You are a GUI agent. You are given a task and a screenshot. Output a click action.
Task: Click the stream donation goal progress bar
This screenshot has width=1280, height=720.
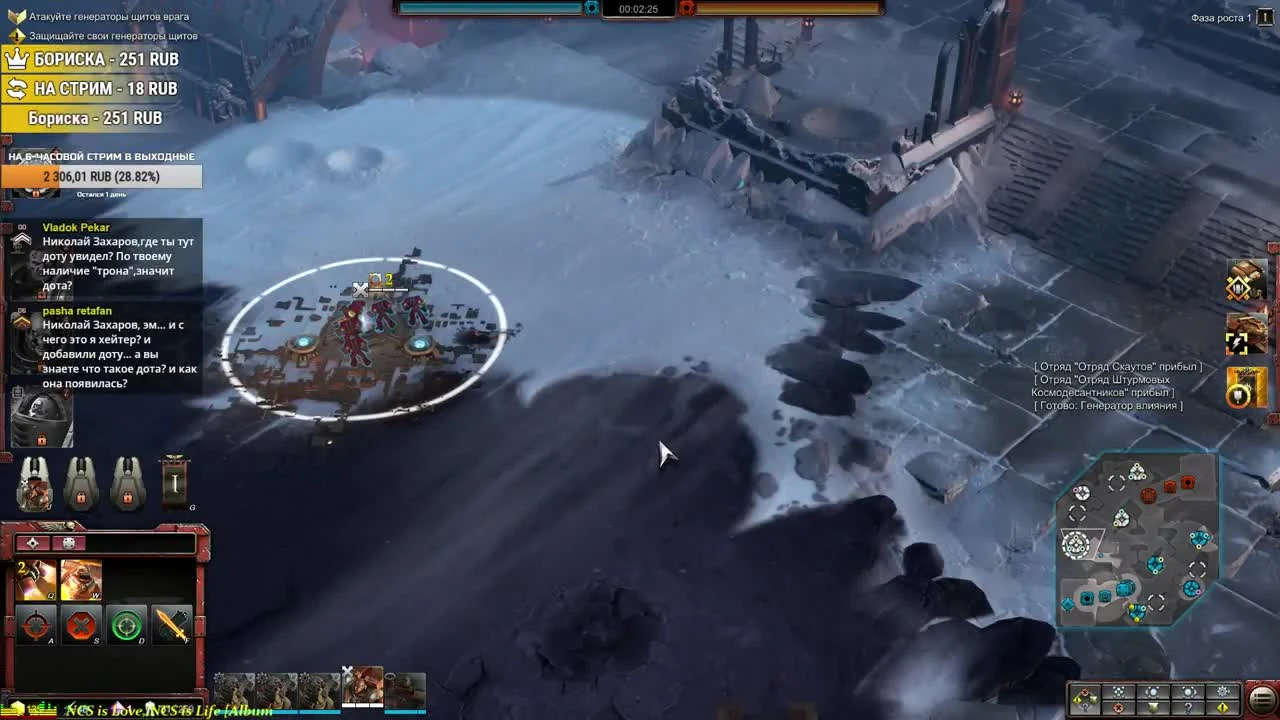point(100,176)
